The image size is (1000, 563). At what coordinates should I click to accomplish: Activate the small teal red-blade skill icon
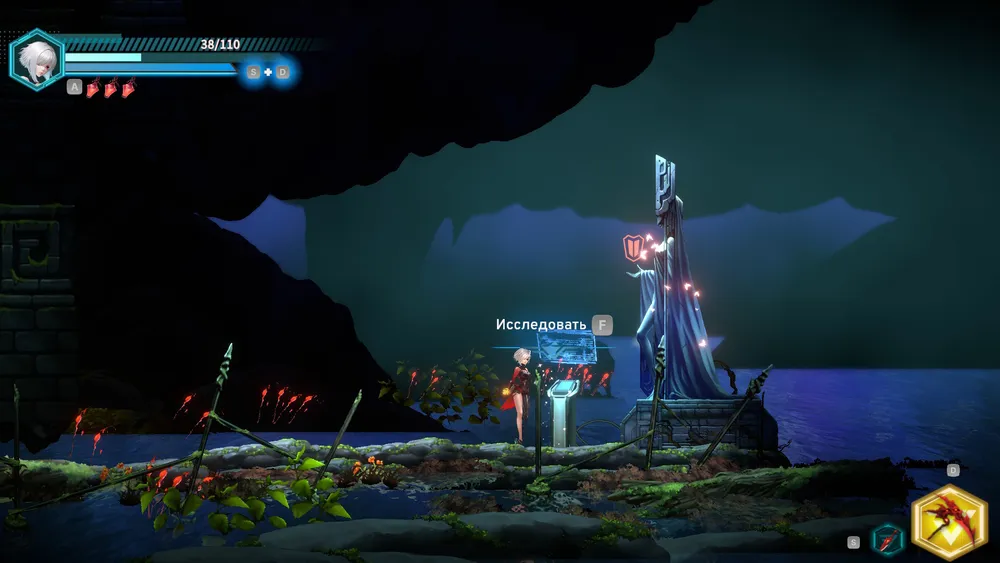(x=888, y=540)
